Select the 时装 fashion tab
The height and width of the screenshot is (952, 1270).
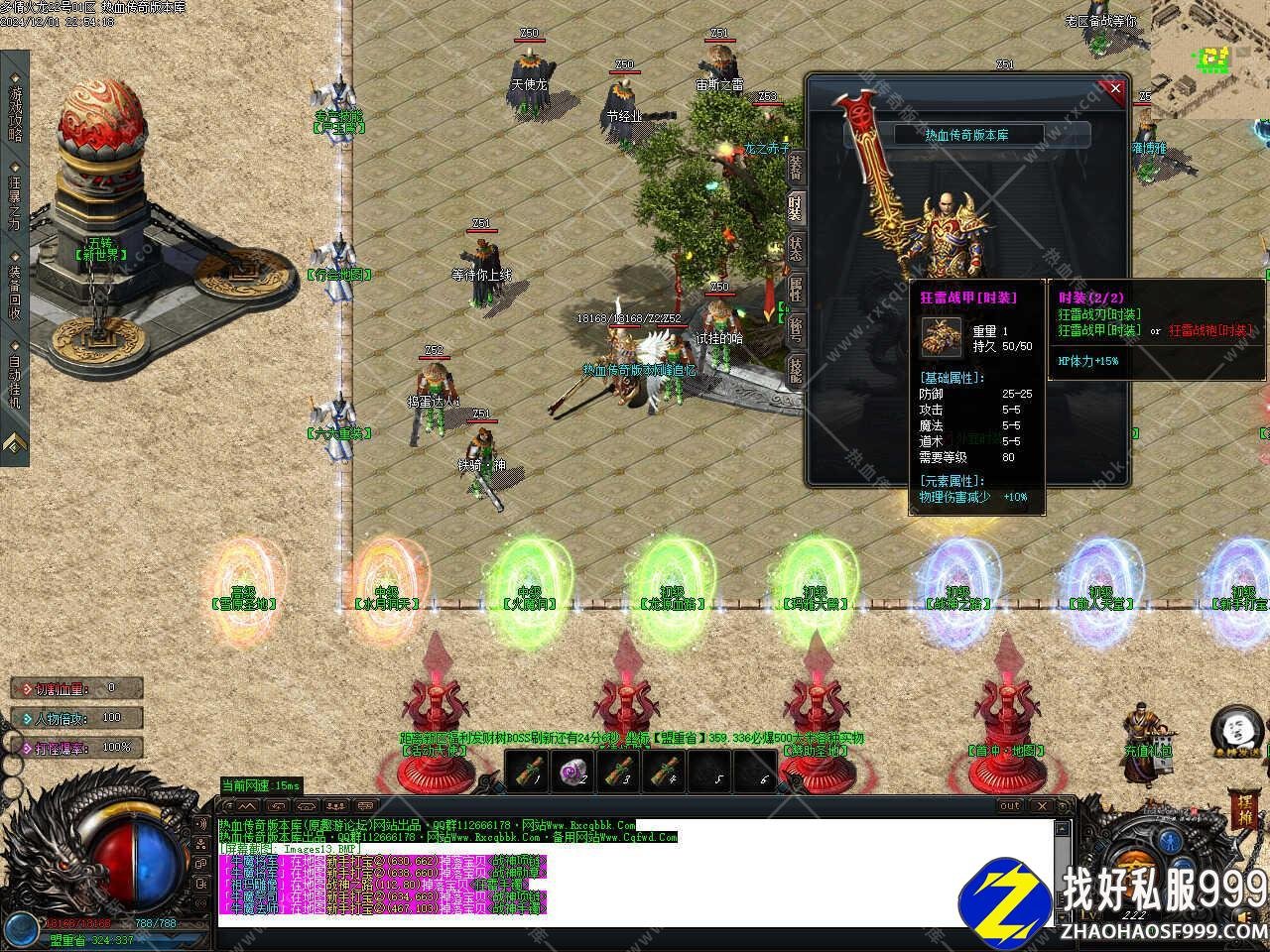[795, 208]
